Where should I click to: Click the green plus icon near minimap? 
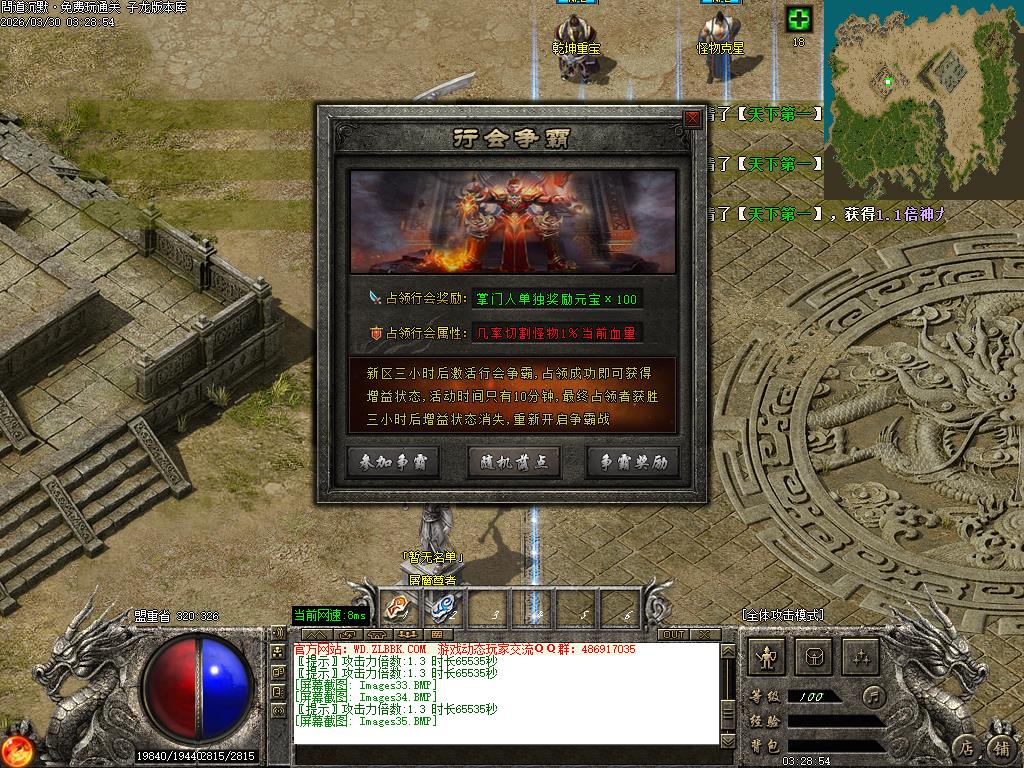[798, 19]
